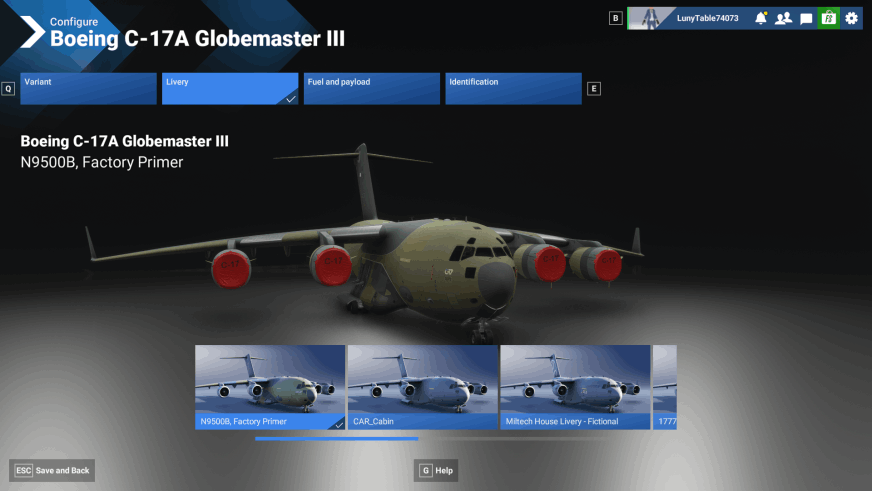Go to the Identification tab
Image resolution: width=872 pixels, height=491 pixels.
click(x=513, y=88)
